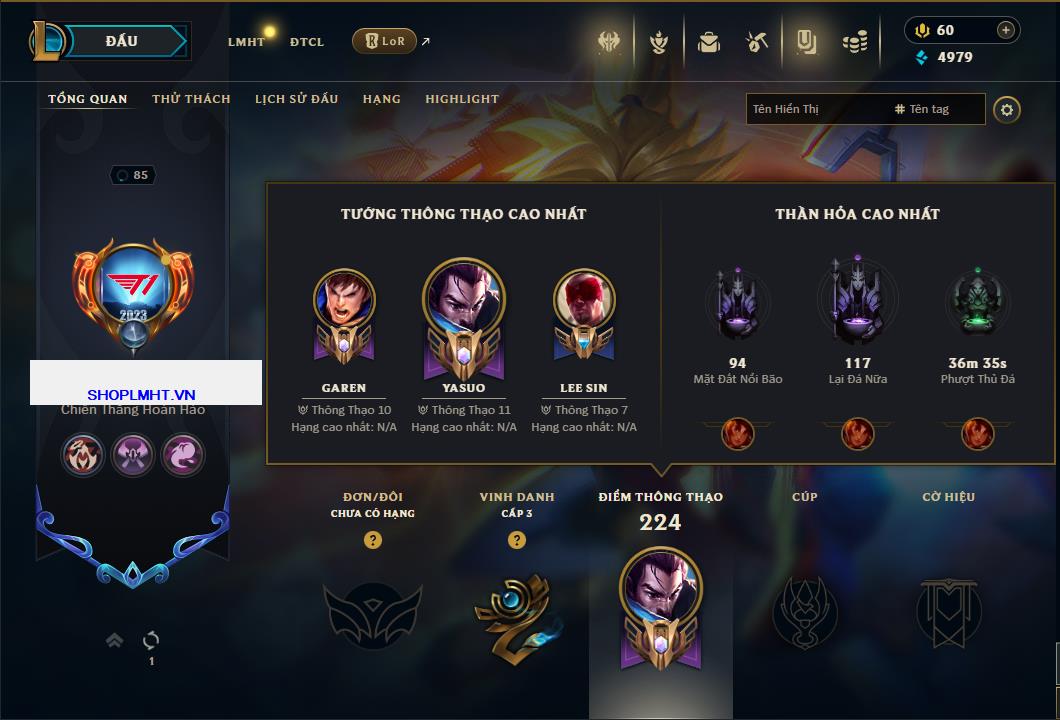Open the hammer crafting icon
Viewport: 1060px width, 720px height.
(x=756, y=42)
